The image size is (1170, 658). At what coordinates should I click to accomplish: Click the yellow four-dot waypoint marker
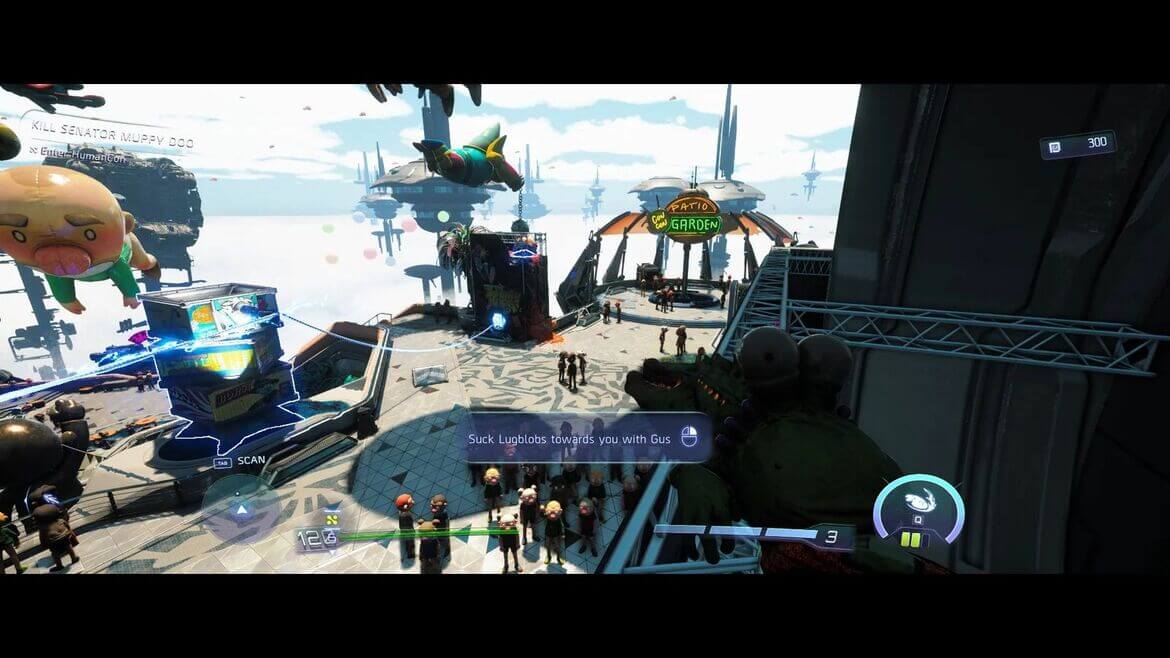pos(332,519)
